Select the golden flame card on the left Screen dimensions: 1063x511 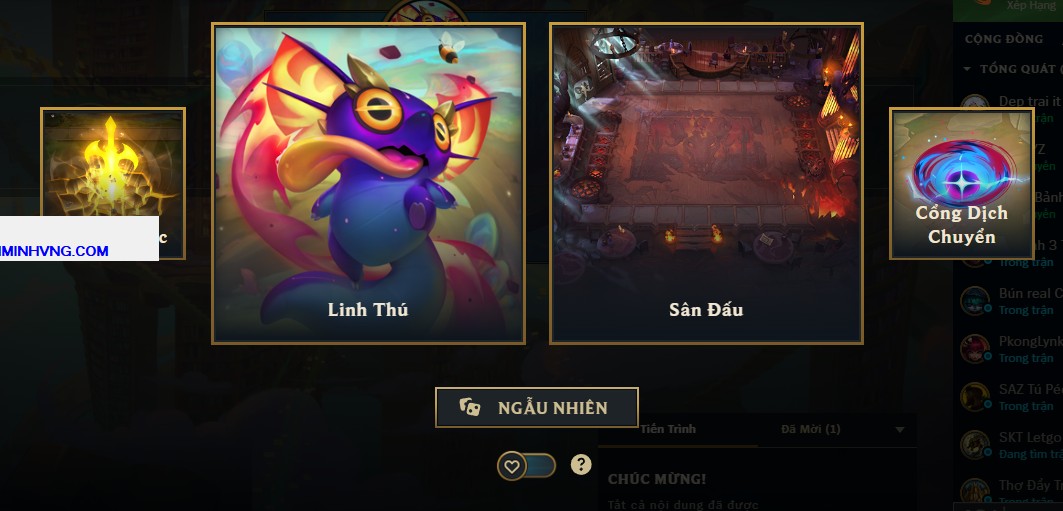pyautogui.click(x=112, y=160)
